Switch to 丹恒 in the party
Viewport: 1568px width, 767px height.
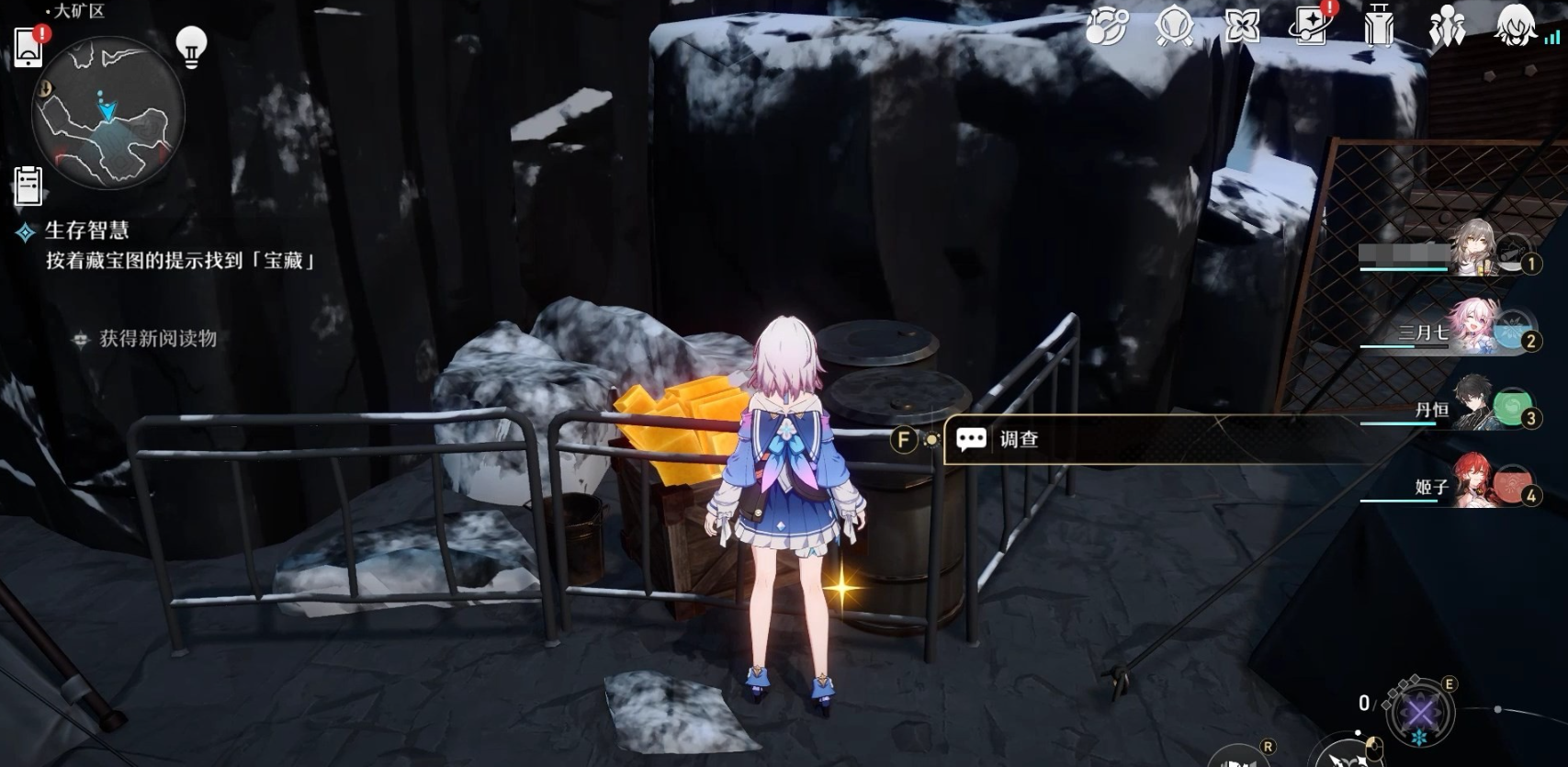tap(1475, 406)
